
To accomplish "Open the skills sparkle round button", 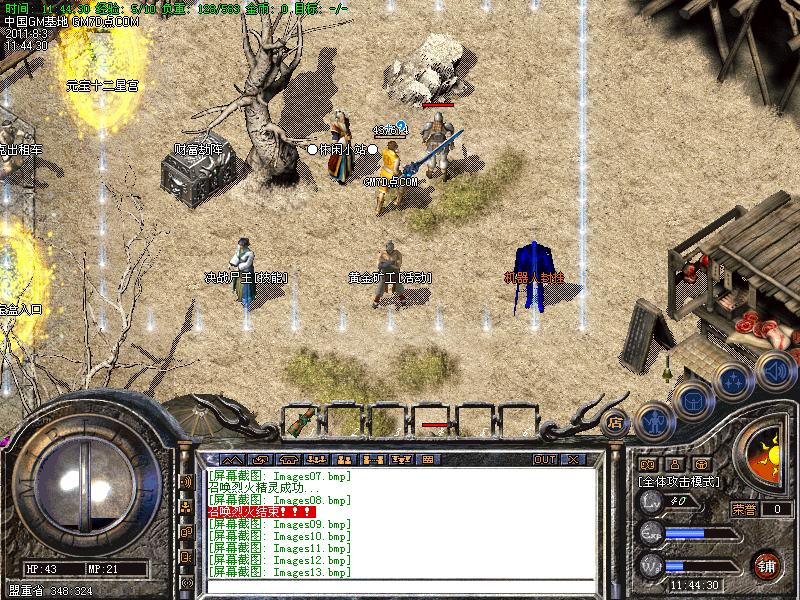I will click(733, 381).
